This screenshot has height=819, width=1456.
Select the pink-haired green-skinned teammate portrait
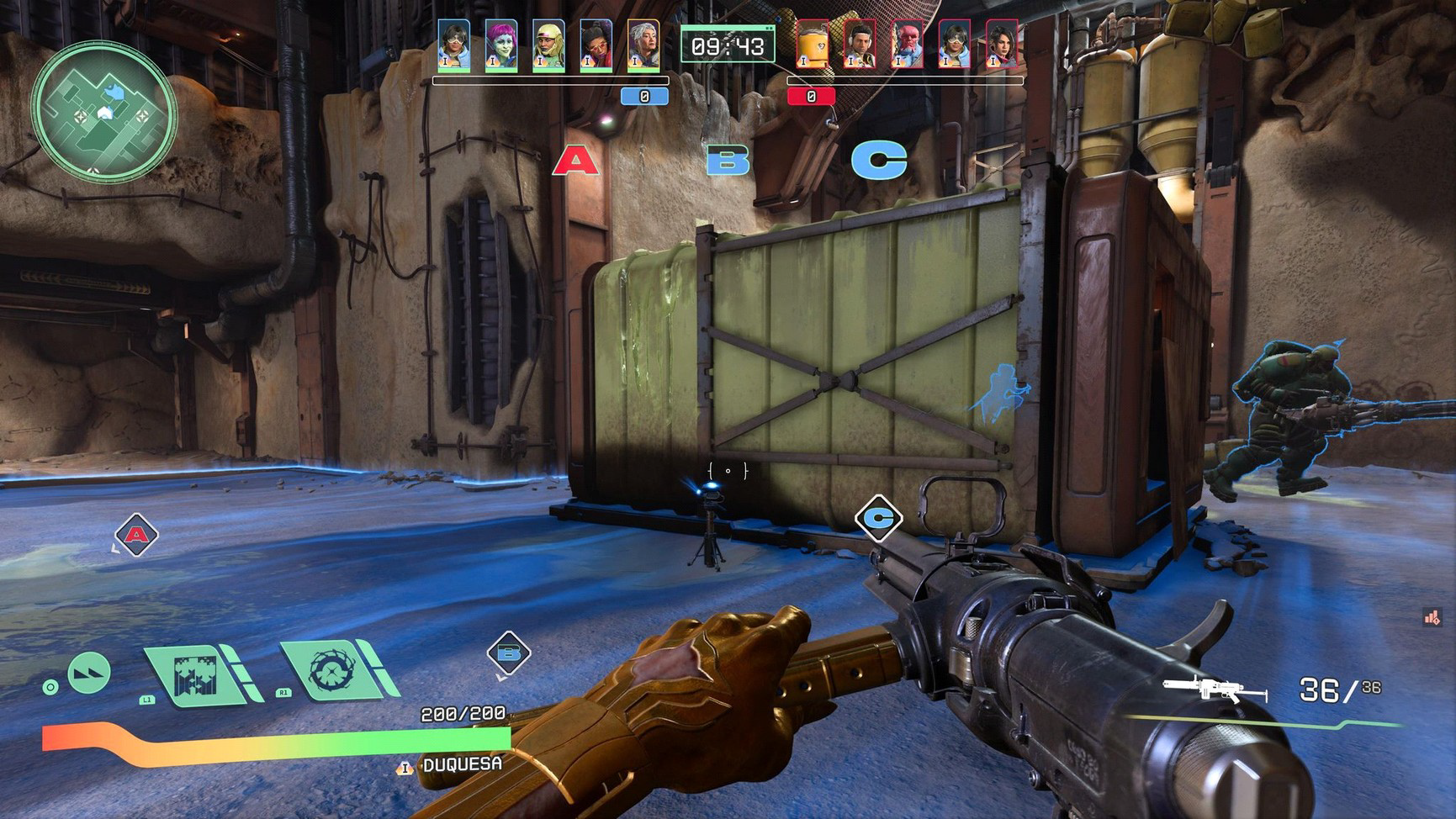tap(501, 45)
